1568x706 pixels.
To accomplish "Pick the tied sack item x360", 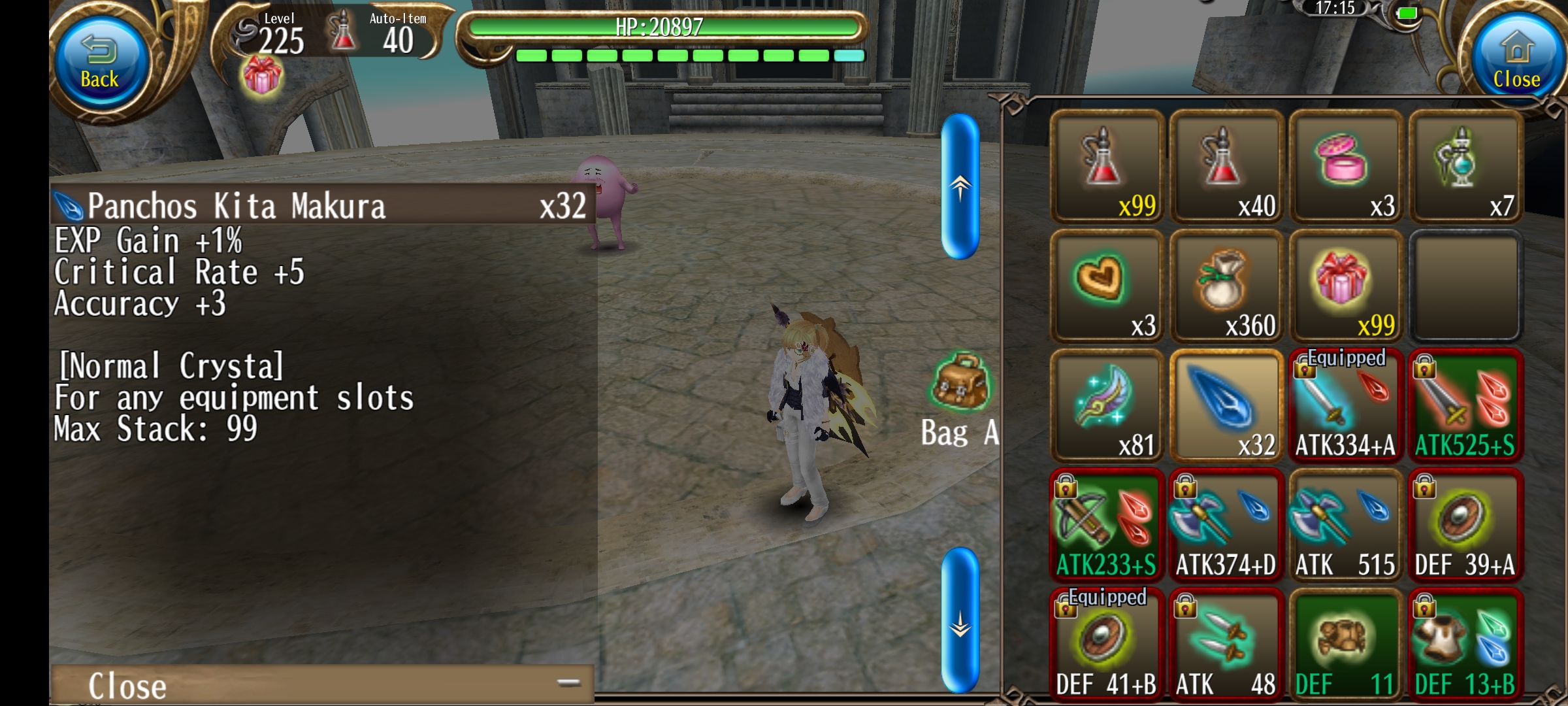I will click(x=1226, y=286).
